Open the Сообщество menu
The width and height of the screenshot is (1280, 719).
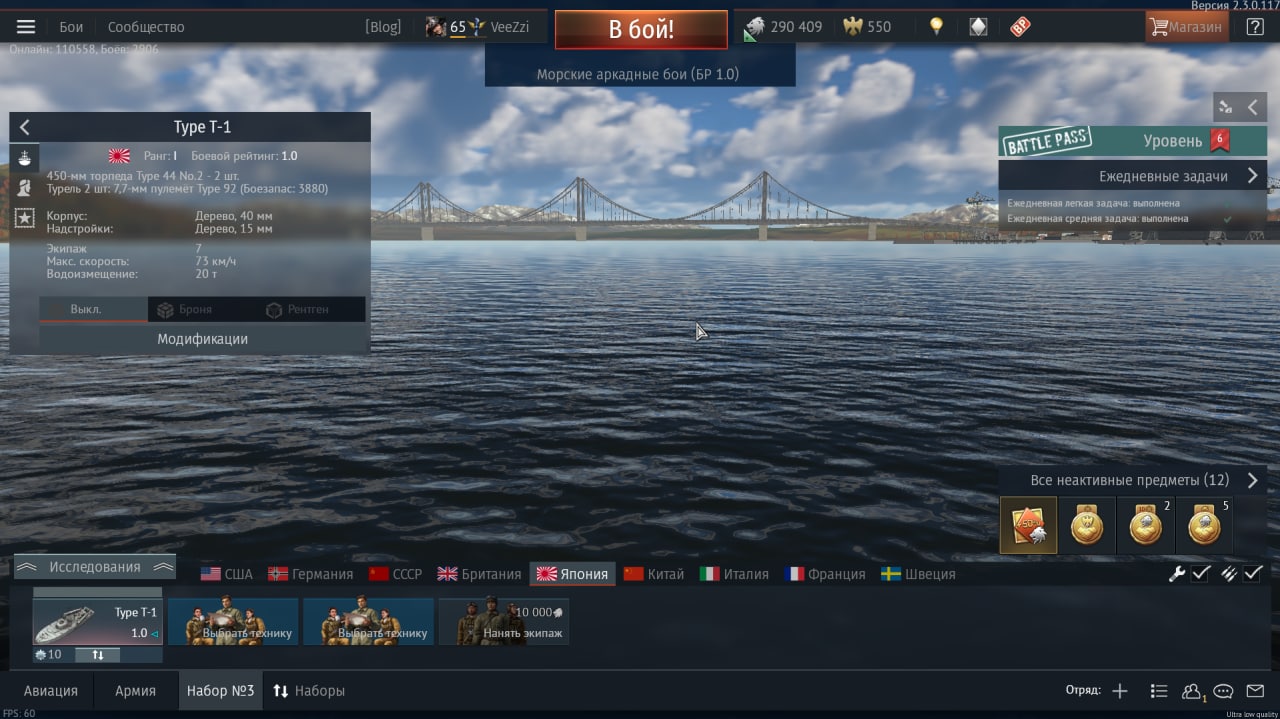click(146, 27)
